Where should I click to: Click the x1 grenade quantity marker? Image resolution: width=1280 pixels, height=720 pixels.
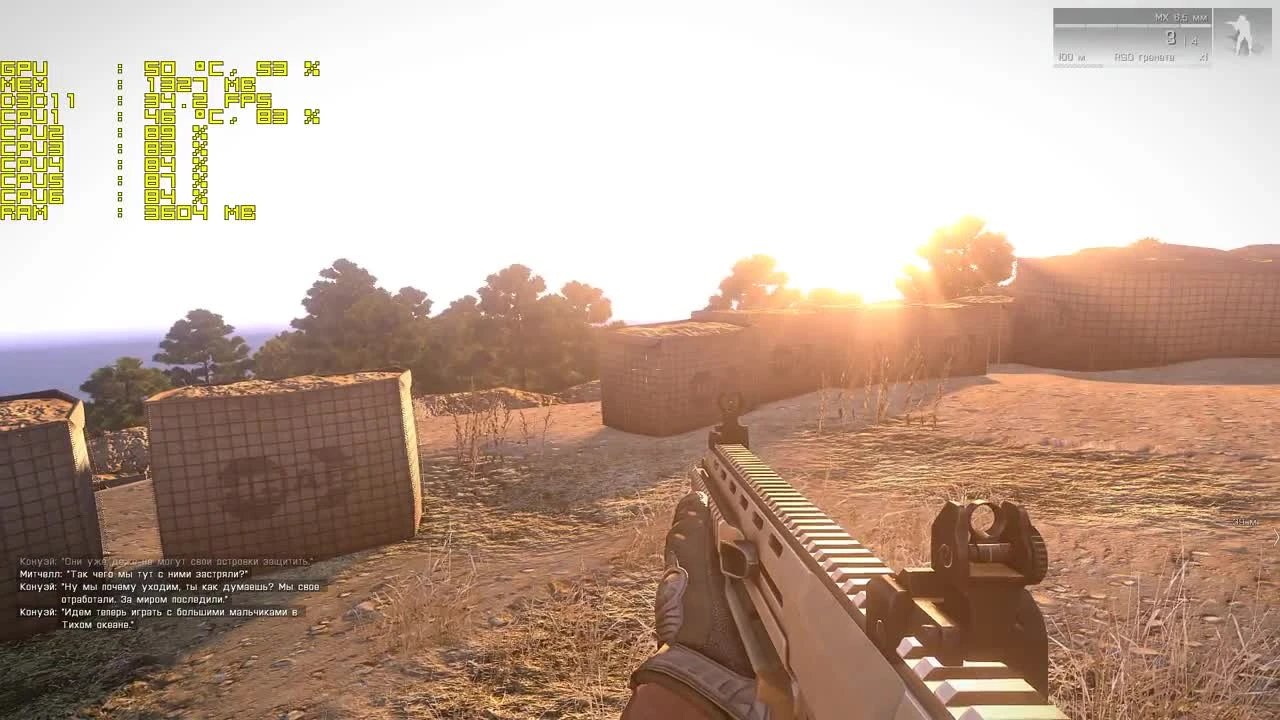1203,57
